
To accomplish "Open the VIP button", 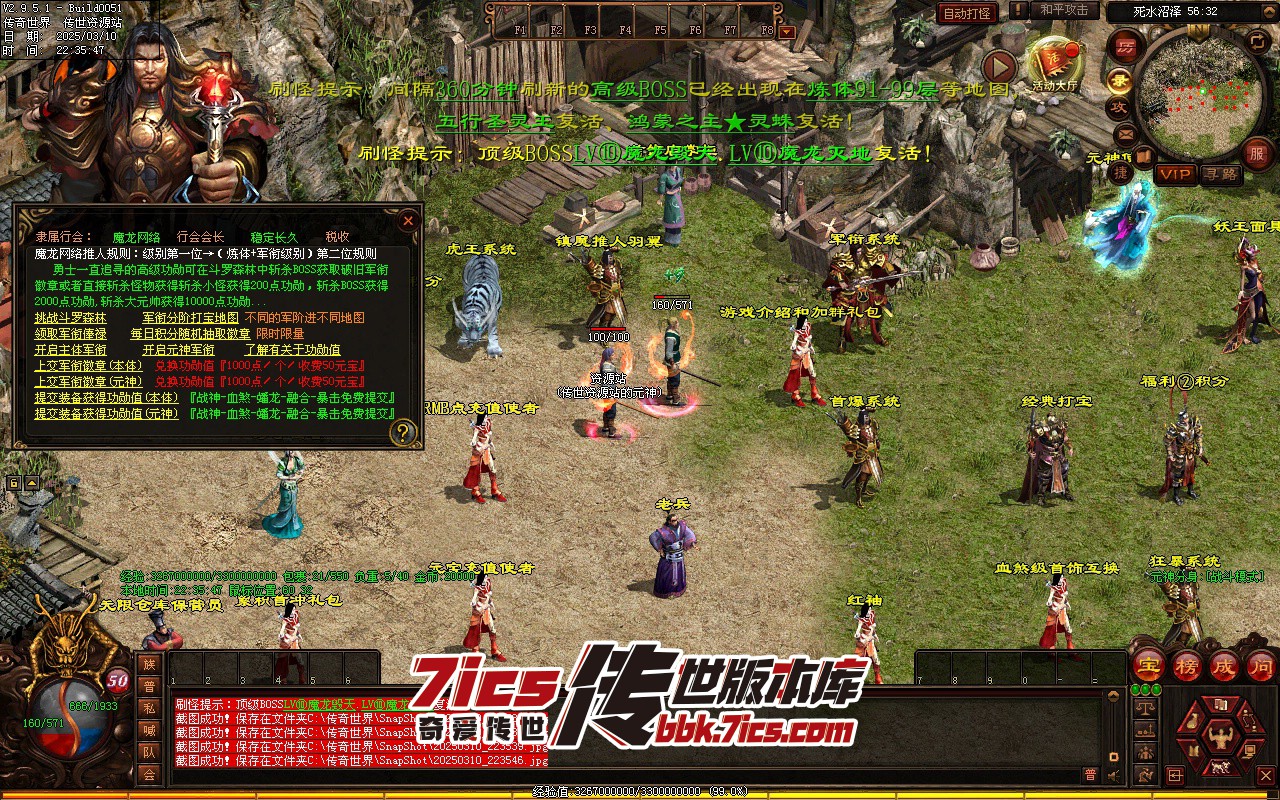I will pyautogui.click(x=1175, y=174).
